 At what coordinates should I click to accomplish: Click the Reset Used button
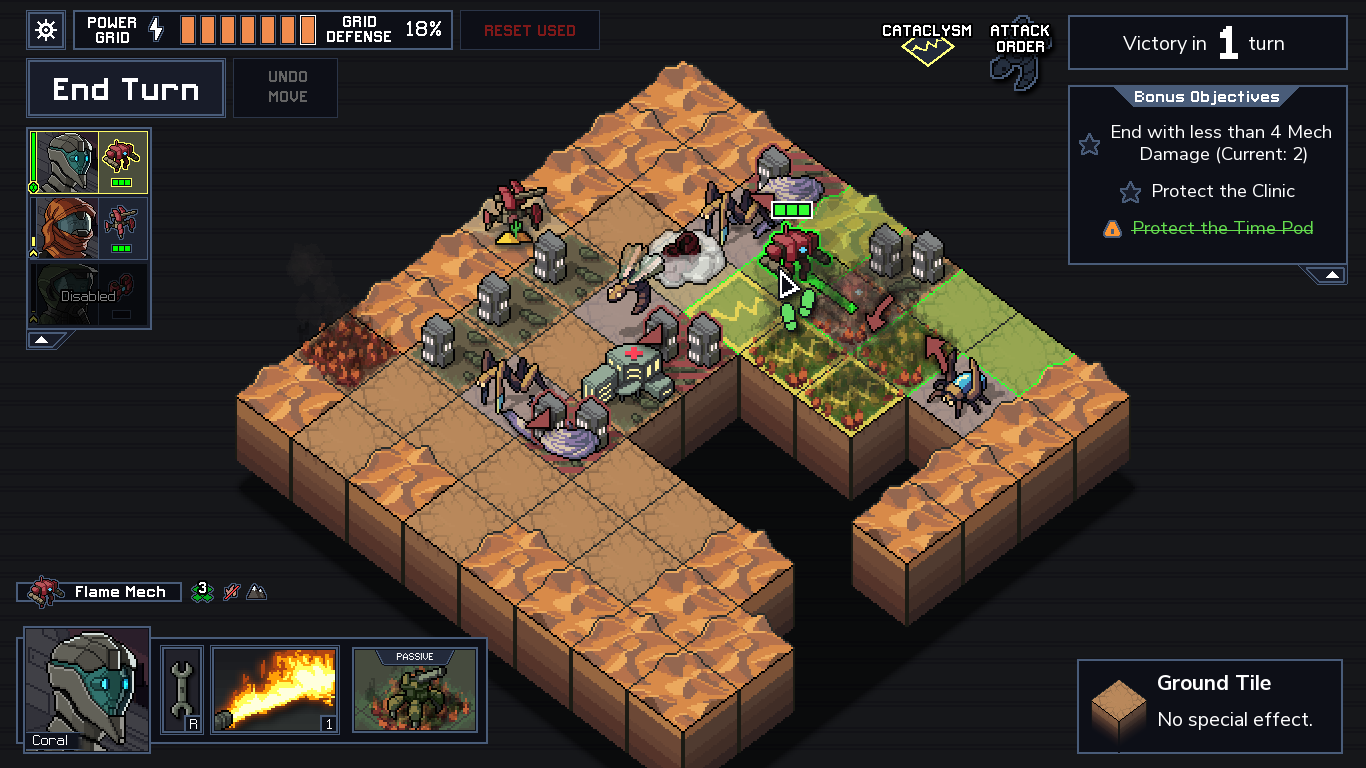(529, 30)
